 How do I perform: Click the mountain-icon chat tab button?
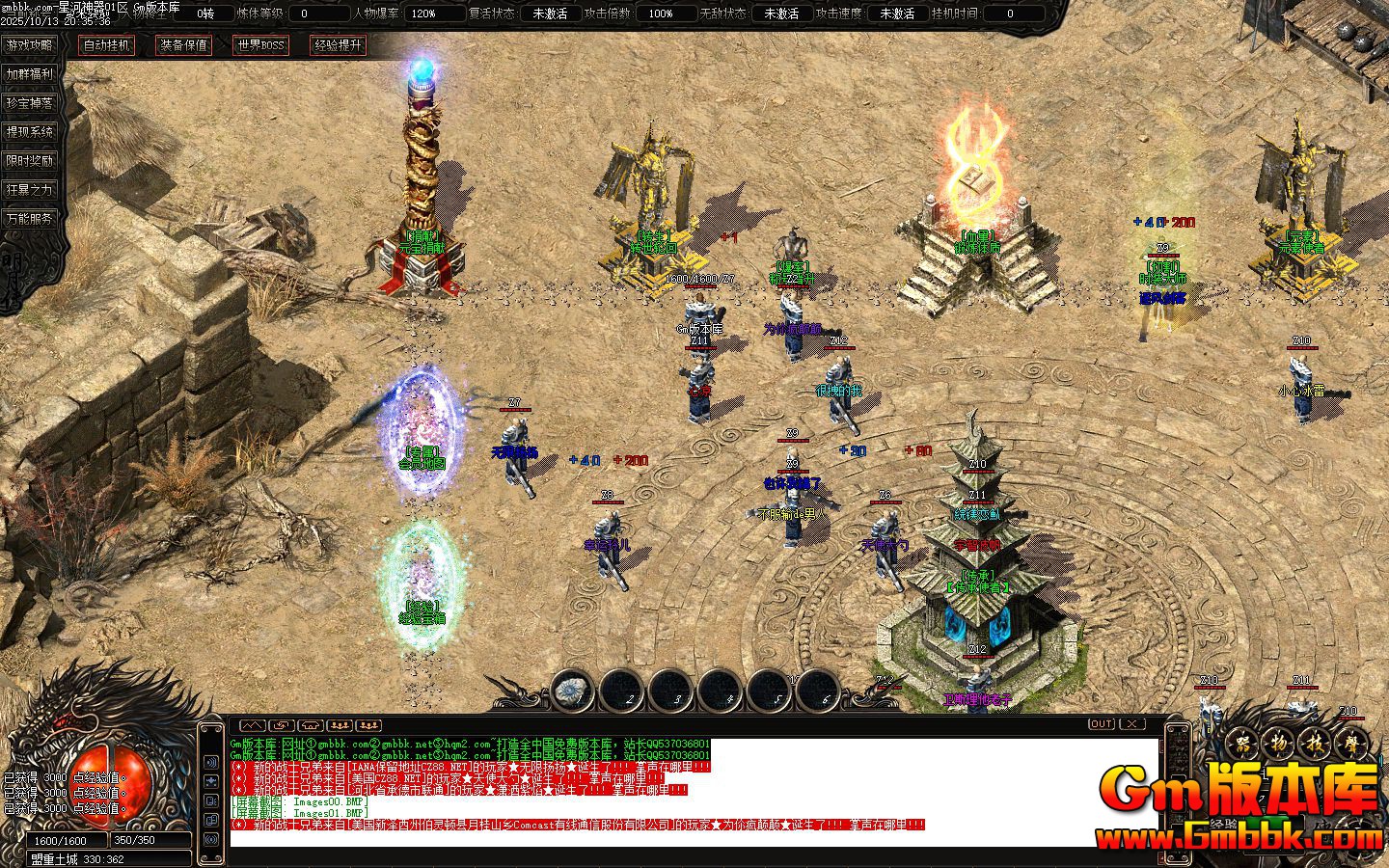click(251, 724)
